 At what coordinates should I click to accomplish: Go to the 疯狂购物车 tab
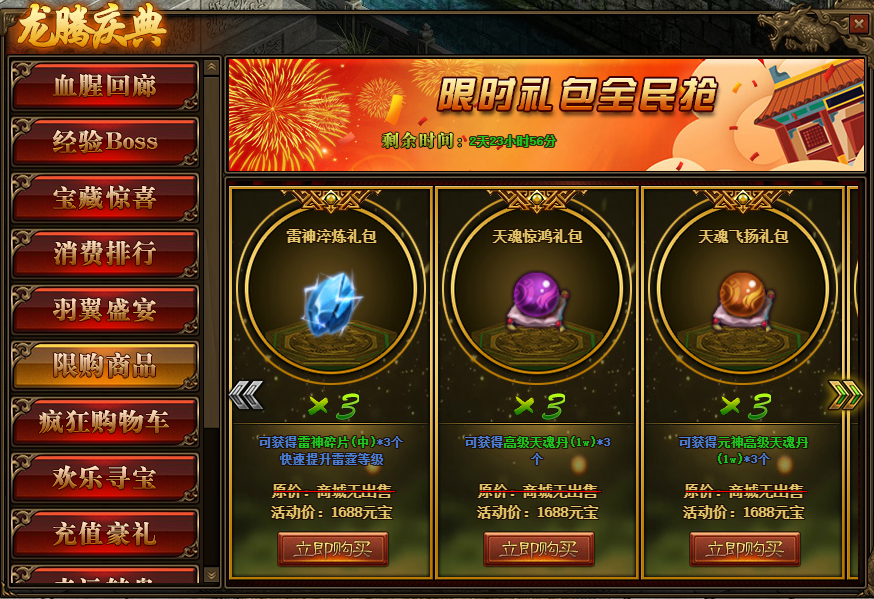coord(104,422)
